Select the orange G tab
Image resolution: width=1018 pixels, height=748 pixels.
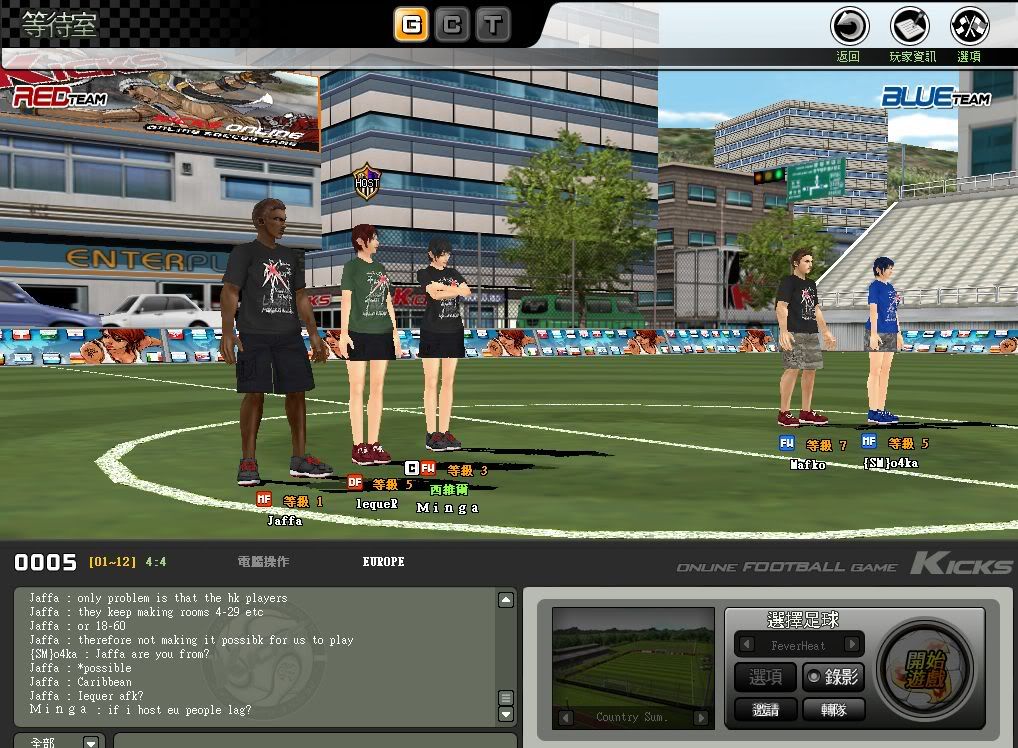(x=411, y=24)
